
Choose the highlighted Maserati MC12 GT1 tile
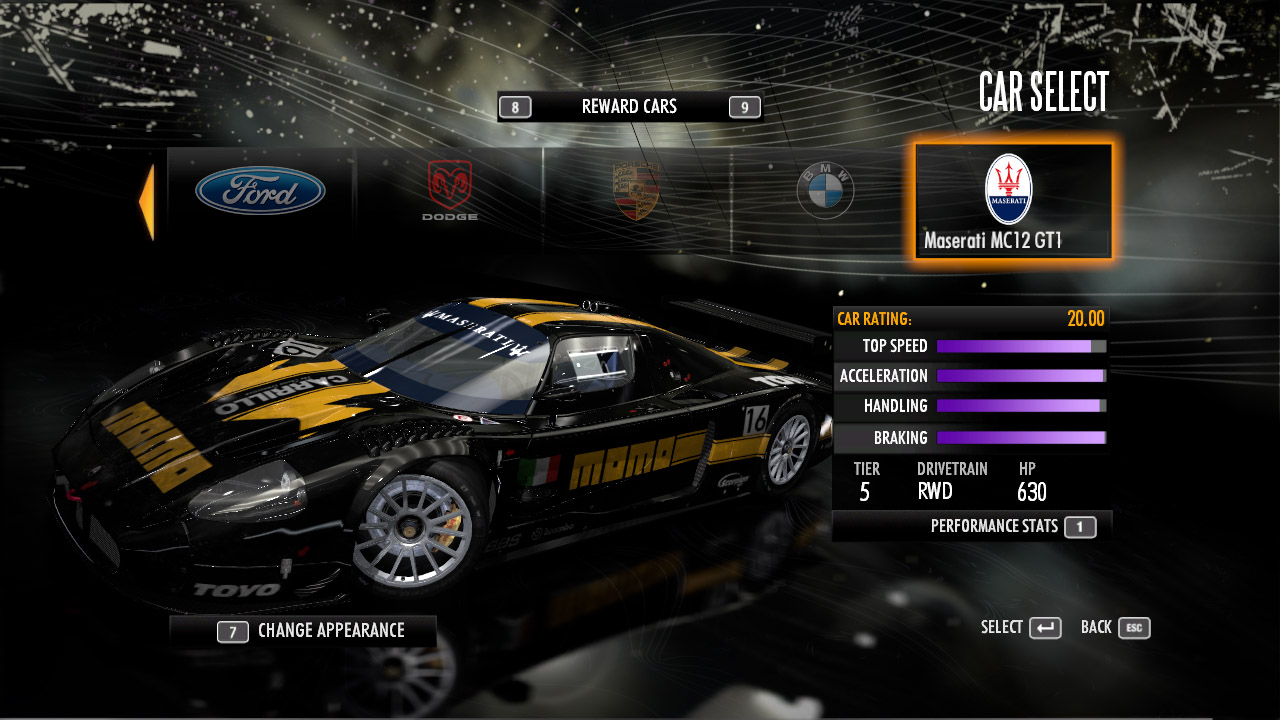[1012, 201]
